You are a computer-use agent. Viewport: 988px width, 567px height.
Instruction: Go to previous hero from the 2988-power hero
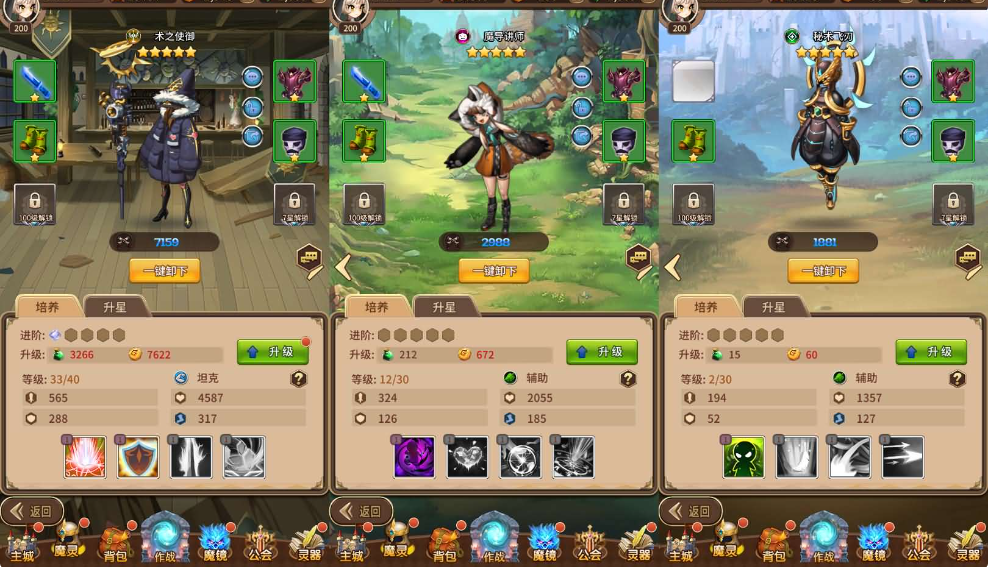343,267
